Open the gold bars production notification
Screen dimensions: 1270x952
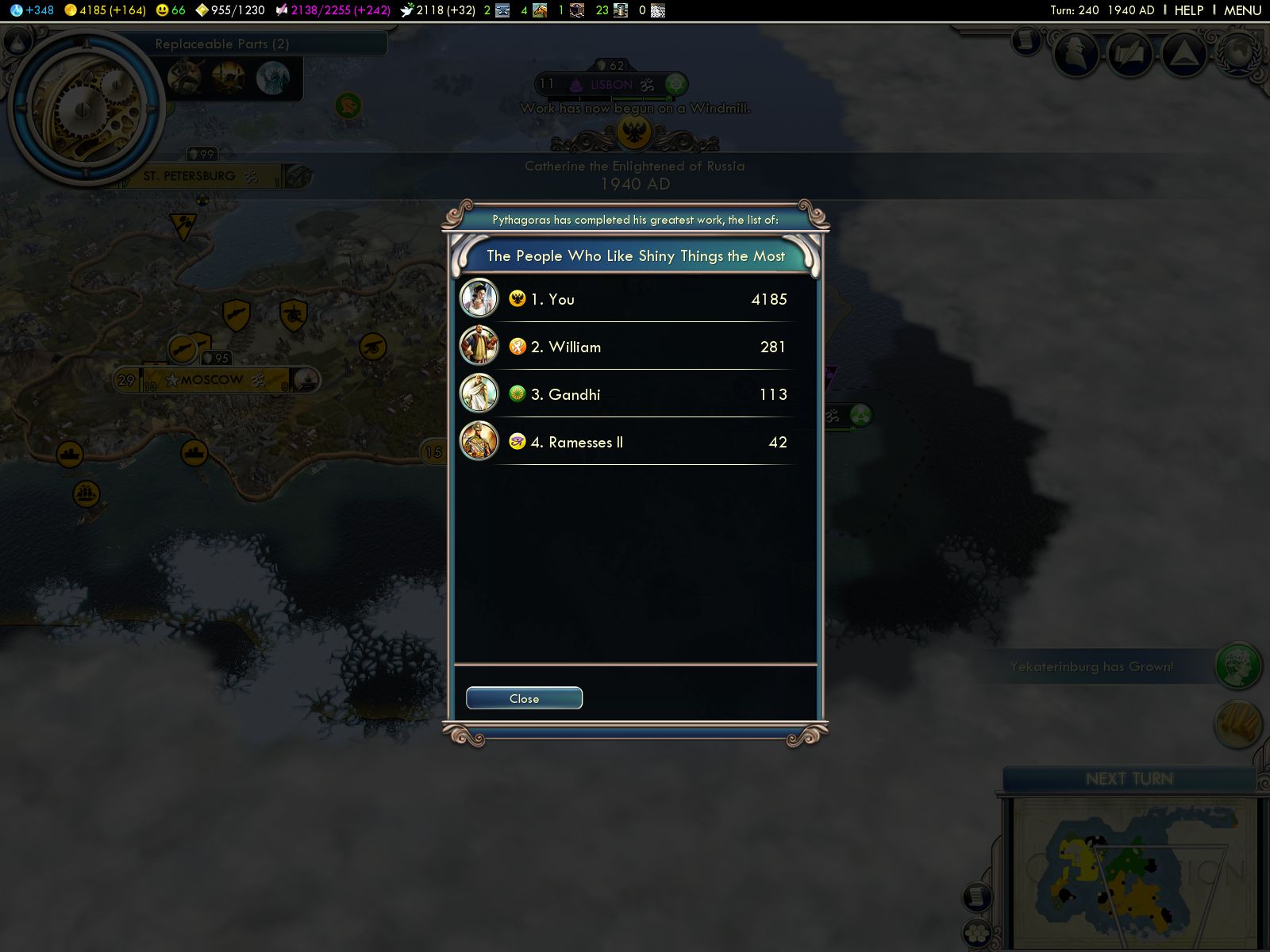(1238, 724)
